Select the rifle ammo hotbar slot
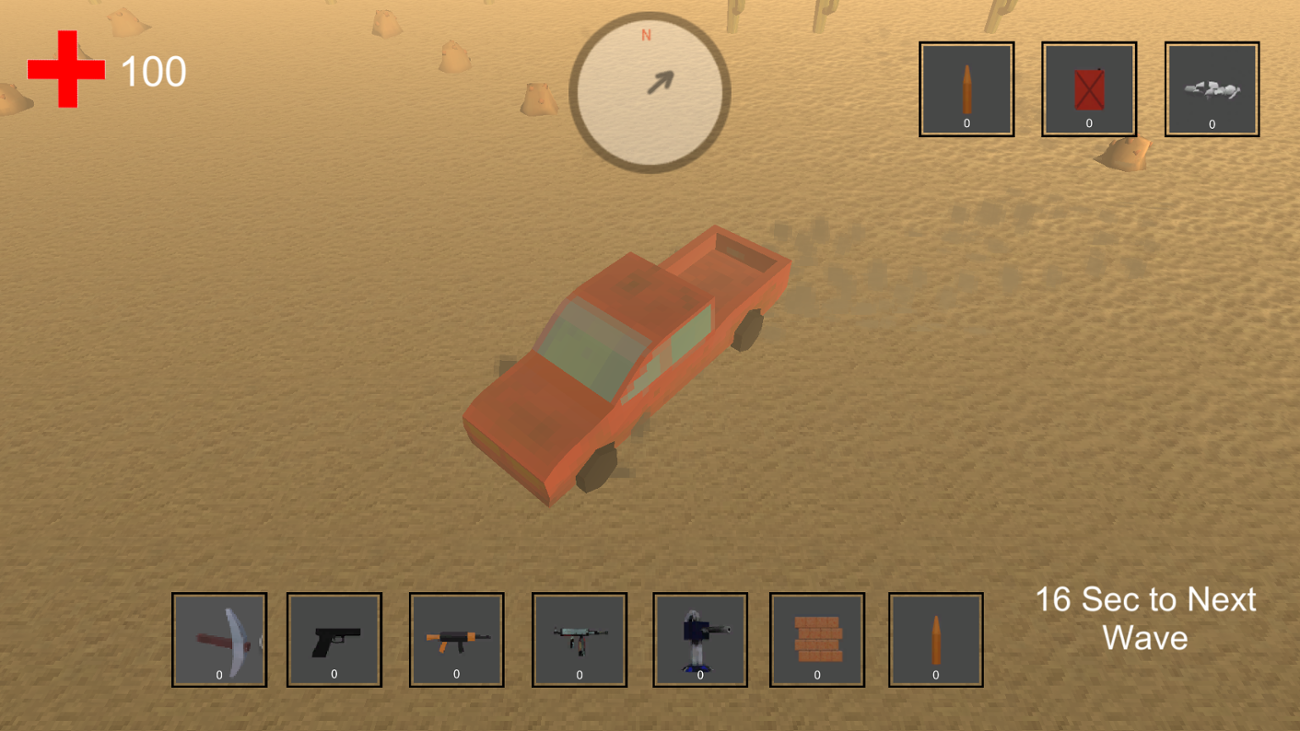1300x731 pixels. (x=935, y=640)
